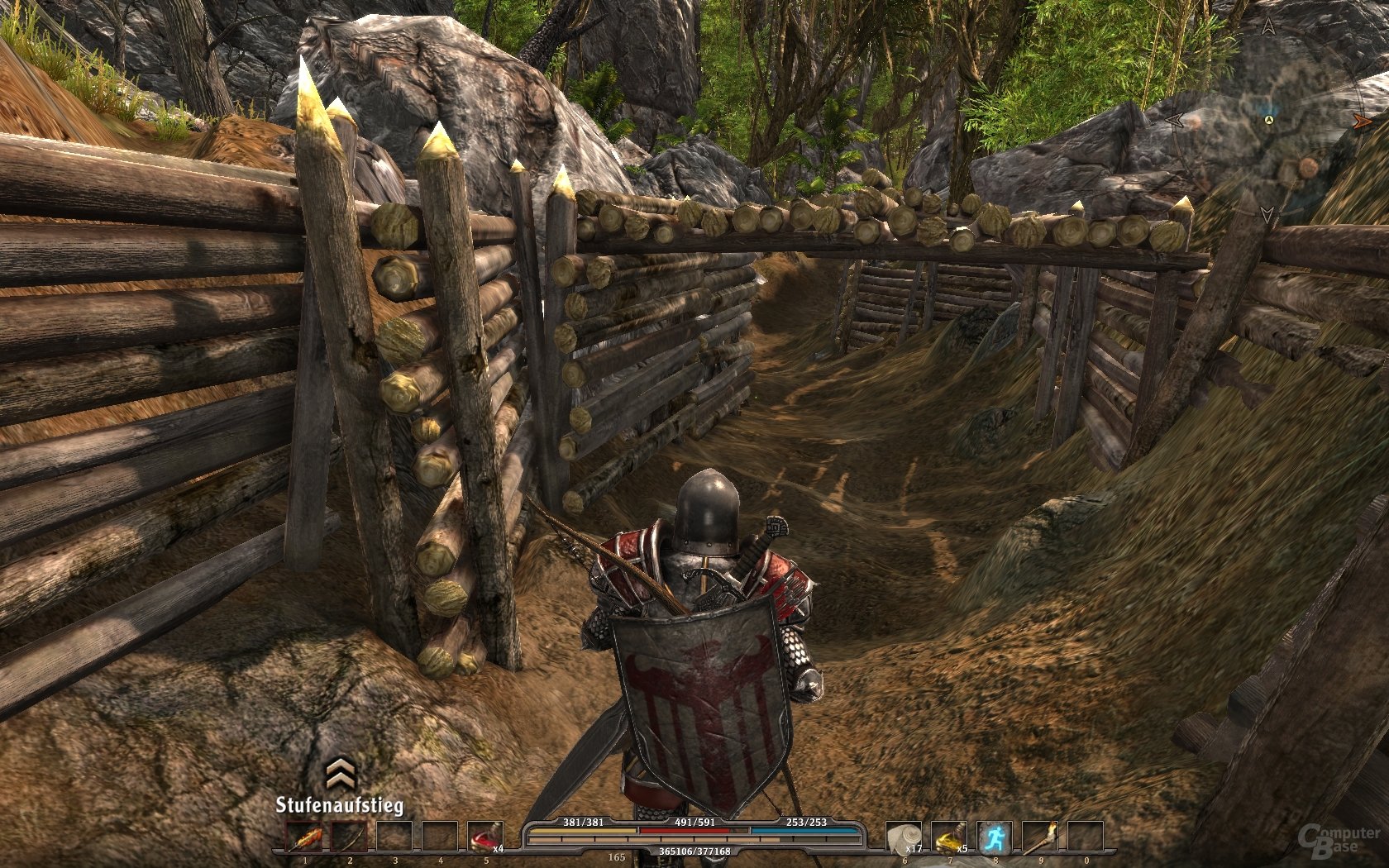Click the circular minimap

[x=1267, y=122]
